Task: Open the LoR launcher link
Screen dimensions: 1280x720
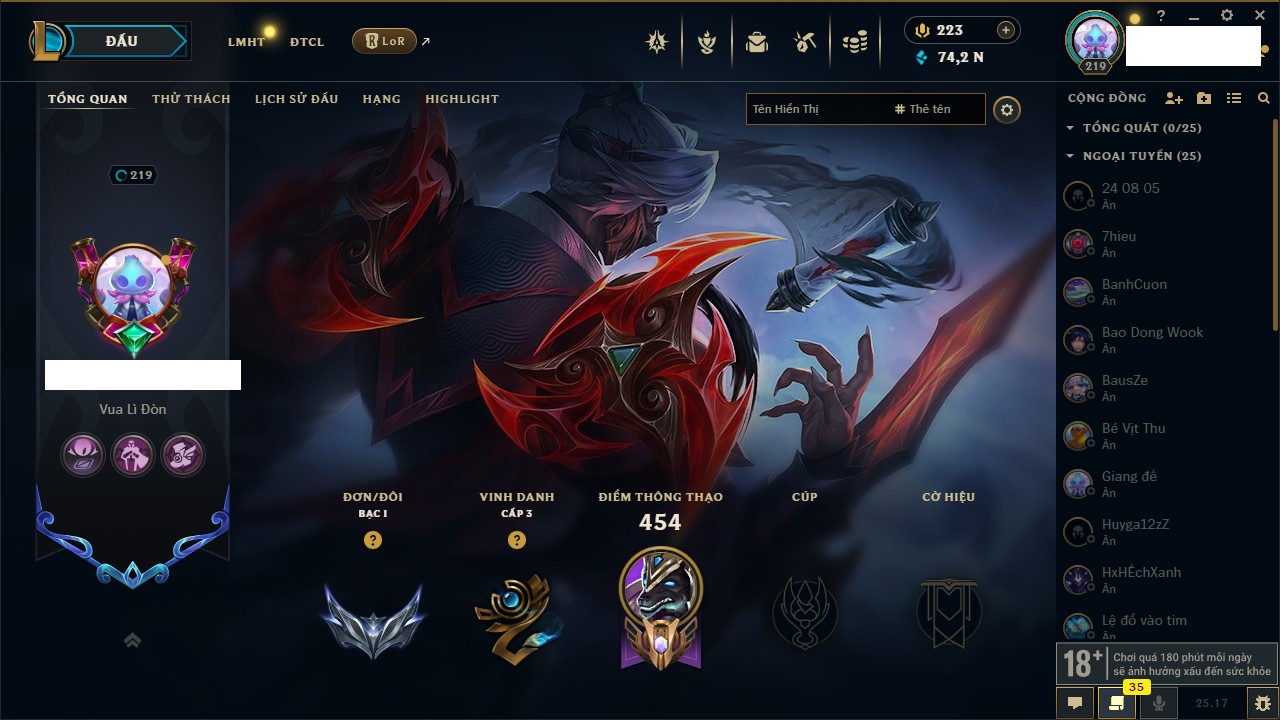Action: (x=384, y=41)
